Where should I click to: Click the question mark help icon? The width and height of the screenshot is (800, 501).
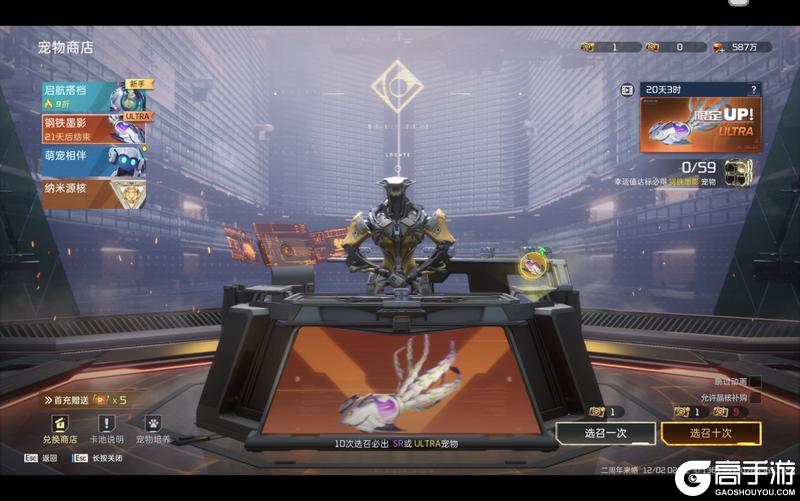click(x=754, y=89)
